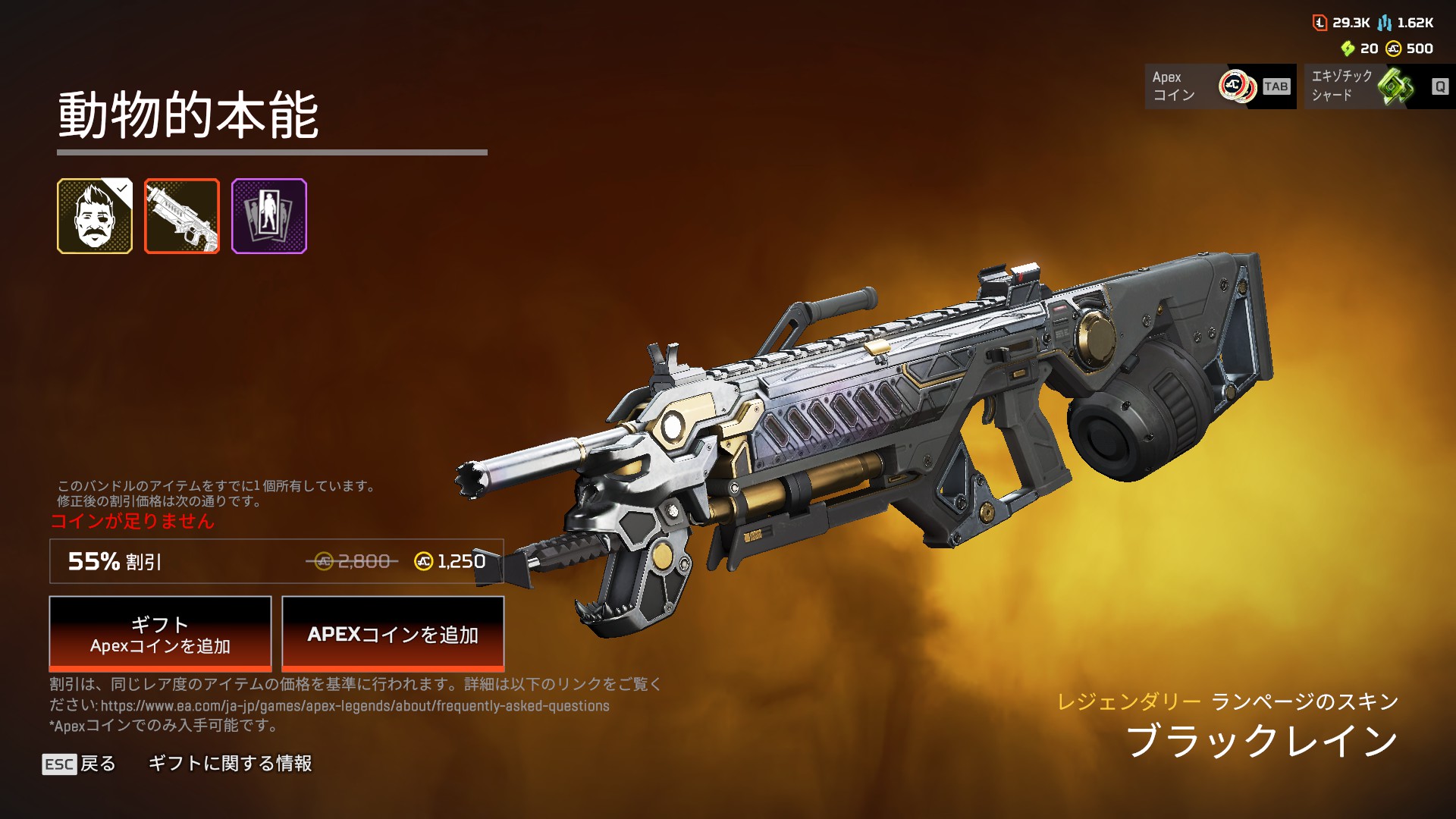Select the Rampage weapon skin thumbnail
Viewport: 1456px width, 819px height.
pyautogui.click(x=182, y=216)
